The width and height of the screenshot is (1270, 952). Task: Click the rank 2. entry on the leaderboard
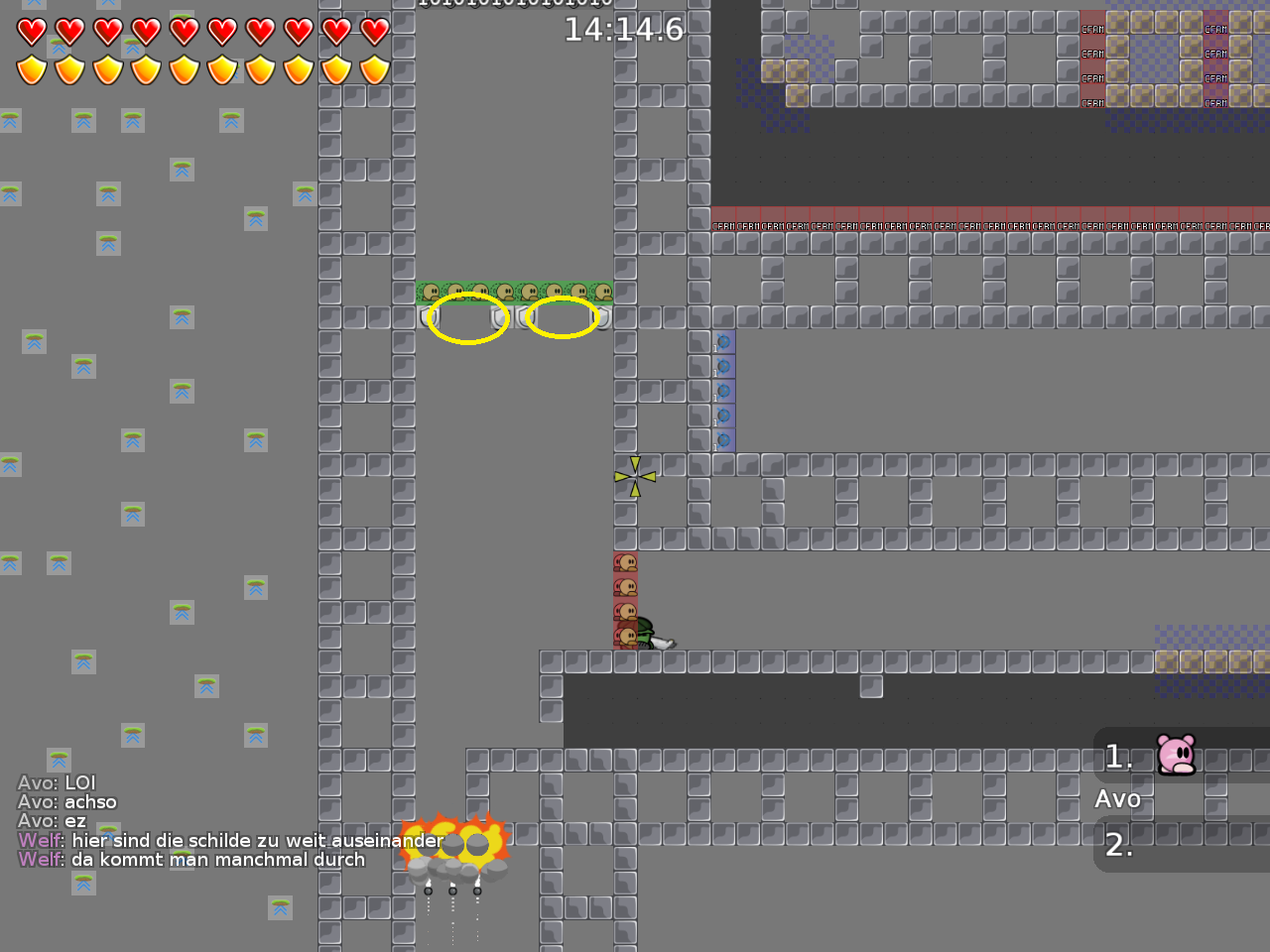[1119, 846]
